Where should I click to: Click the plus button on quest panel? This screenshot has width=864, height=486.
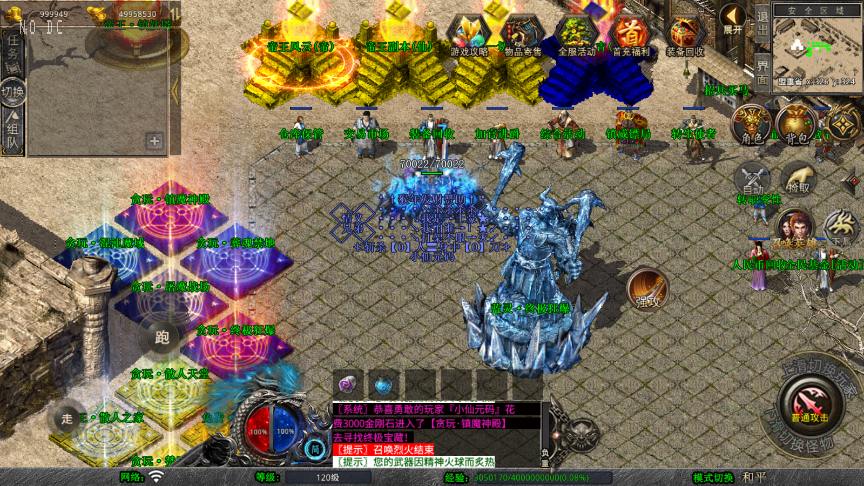click(x=154, y=141)
